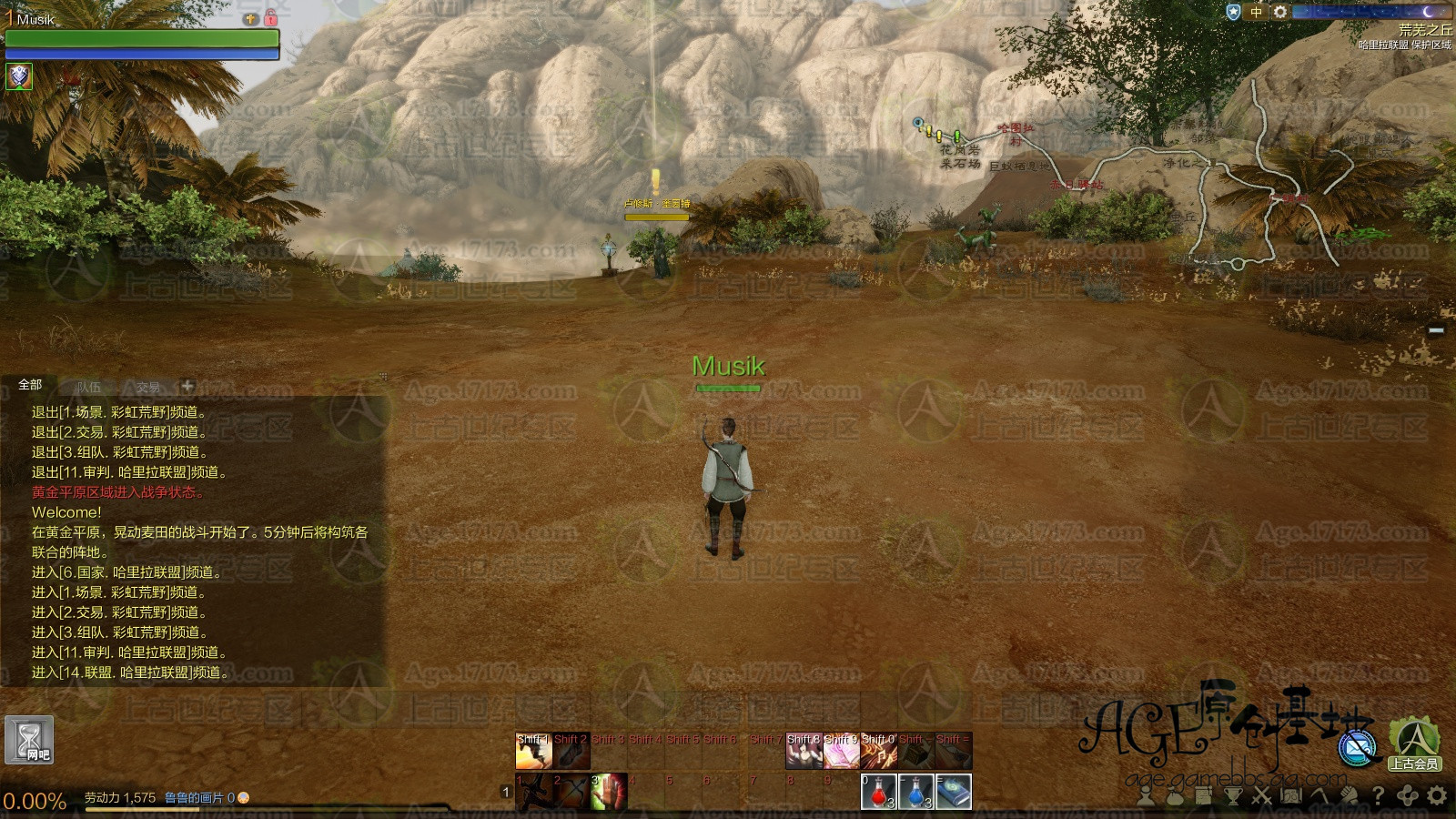
Task: Switch to the 全部 chat tab
Action: click(30, 385)
